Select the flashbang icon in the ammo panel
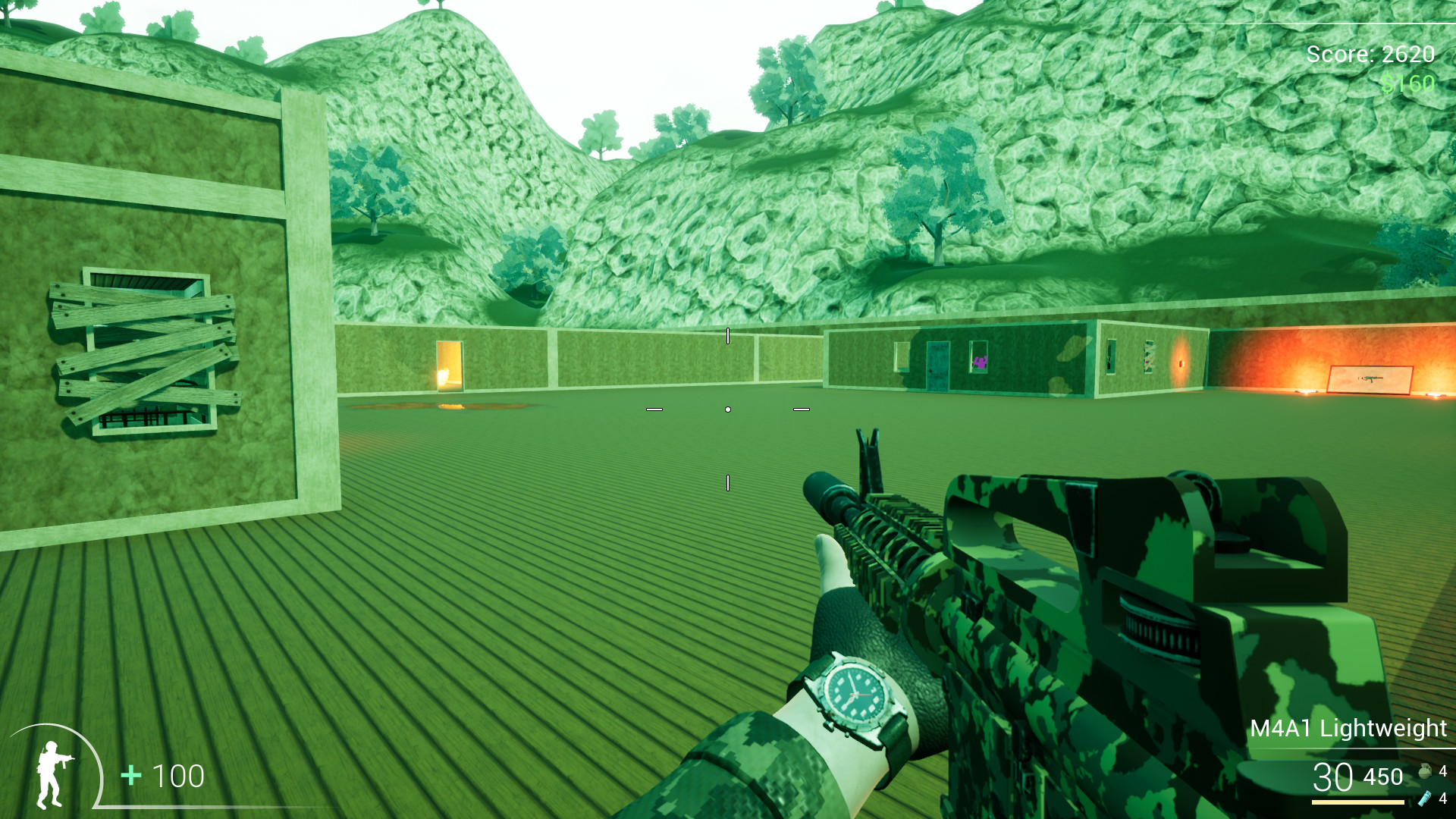This screenshot has width=1456, height=819. [x=1423, y=800]
